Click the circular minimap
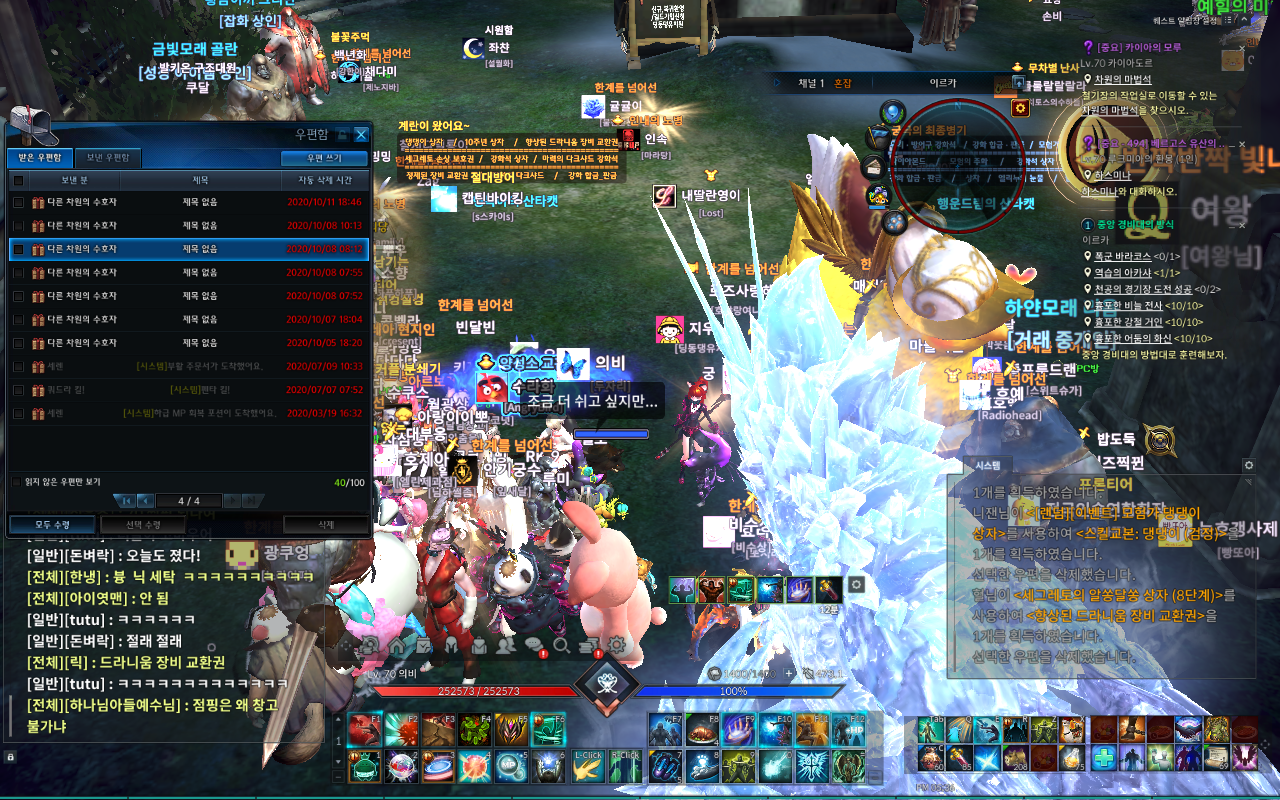The width and height of the screenshot is (1280, 800). tap(957, 166)
